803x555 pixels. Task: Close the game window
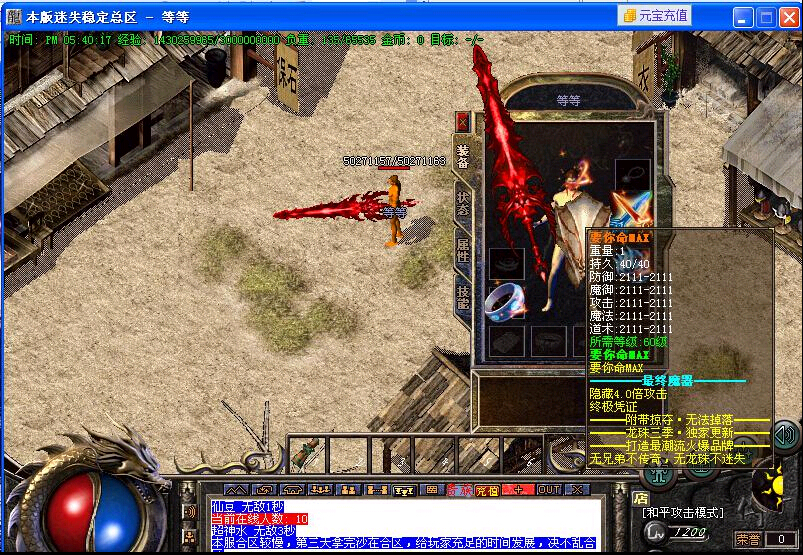click(787, 17)
